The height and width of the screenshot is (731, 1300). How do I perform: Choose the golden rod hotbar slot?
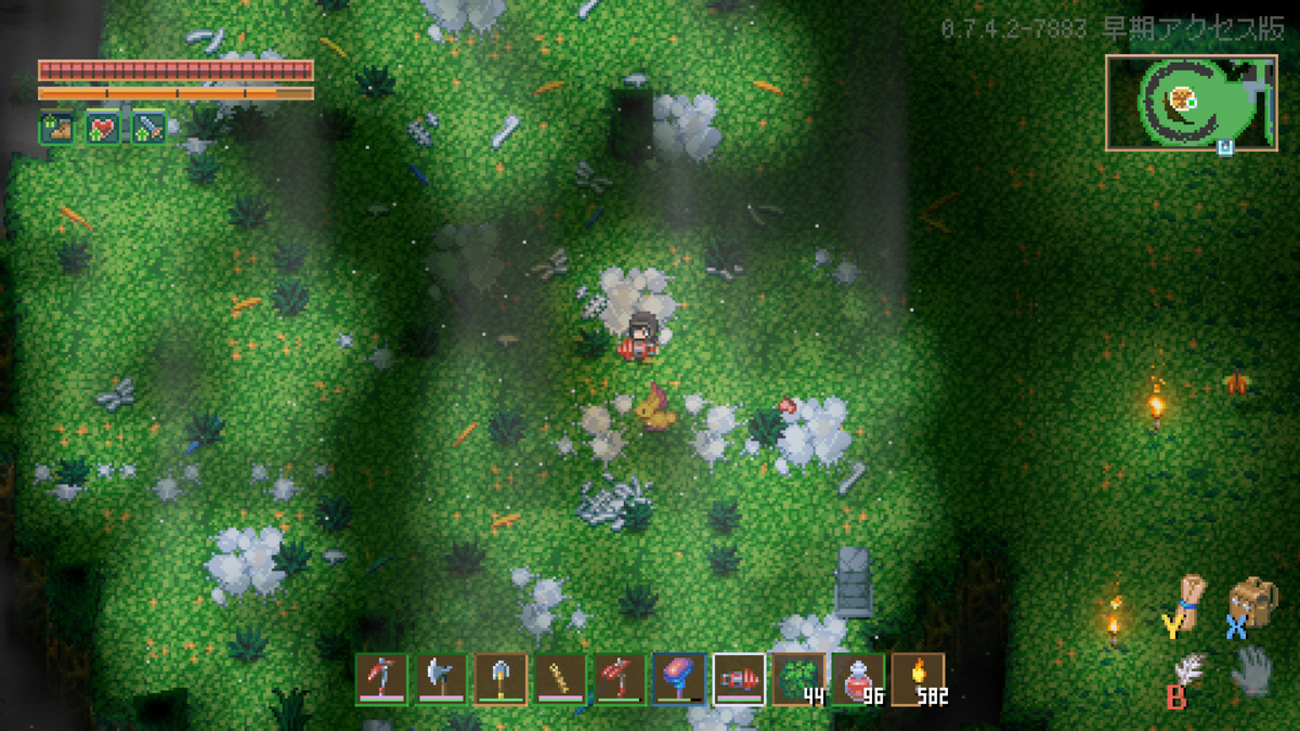(560, 679)
